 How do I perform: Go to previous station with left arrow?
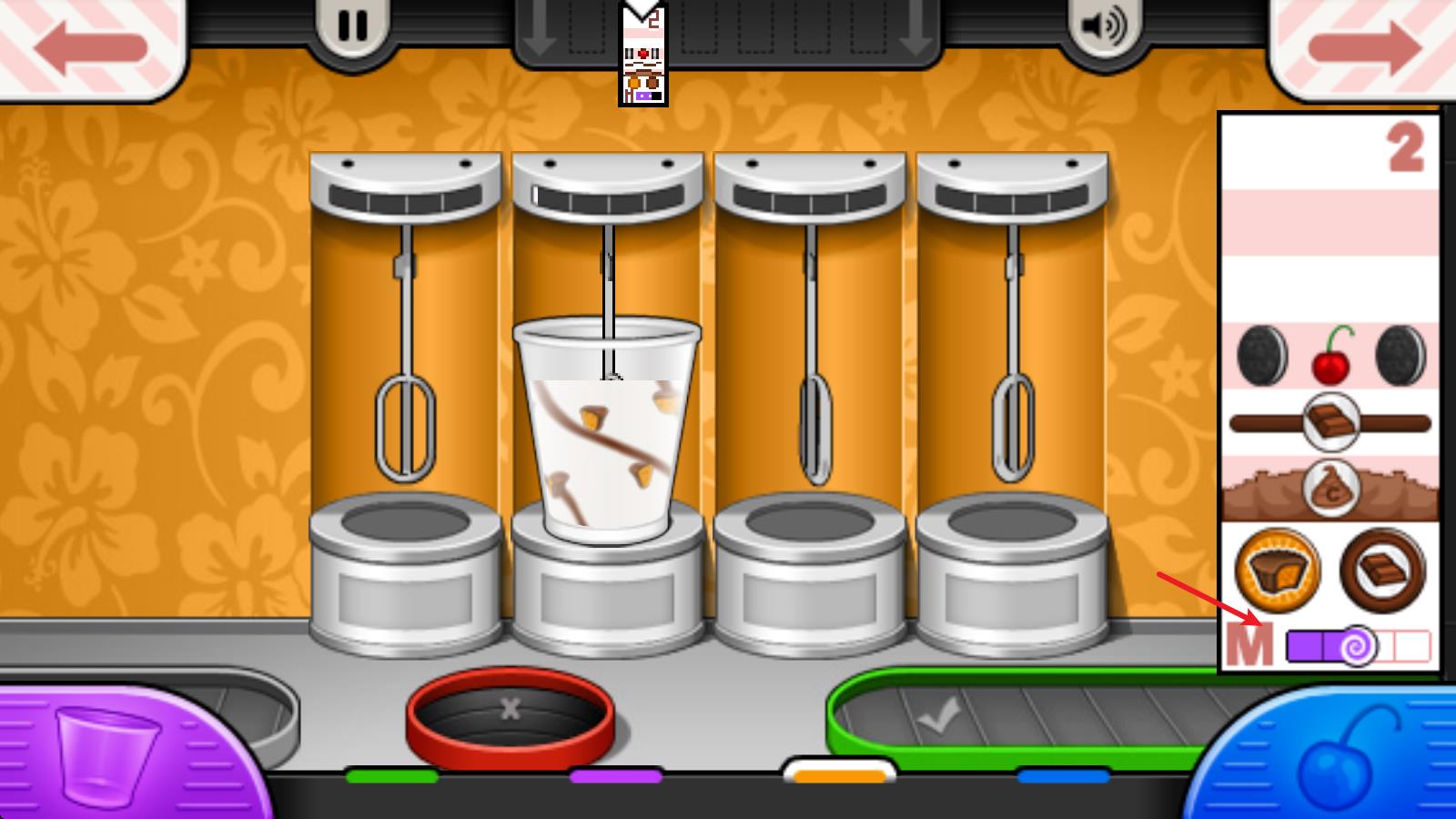tap(91, 46)
